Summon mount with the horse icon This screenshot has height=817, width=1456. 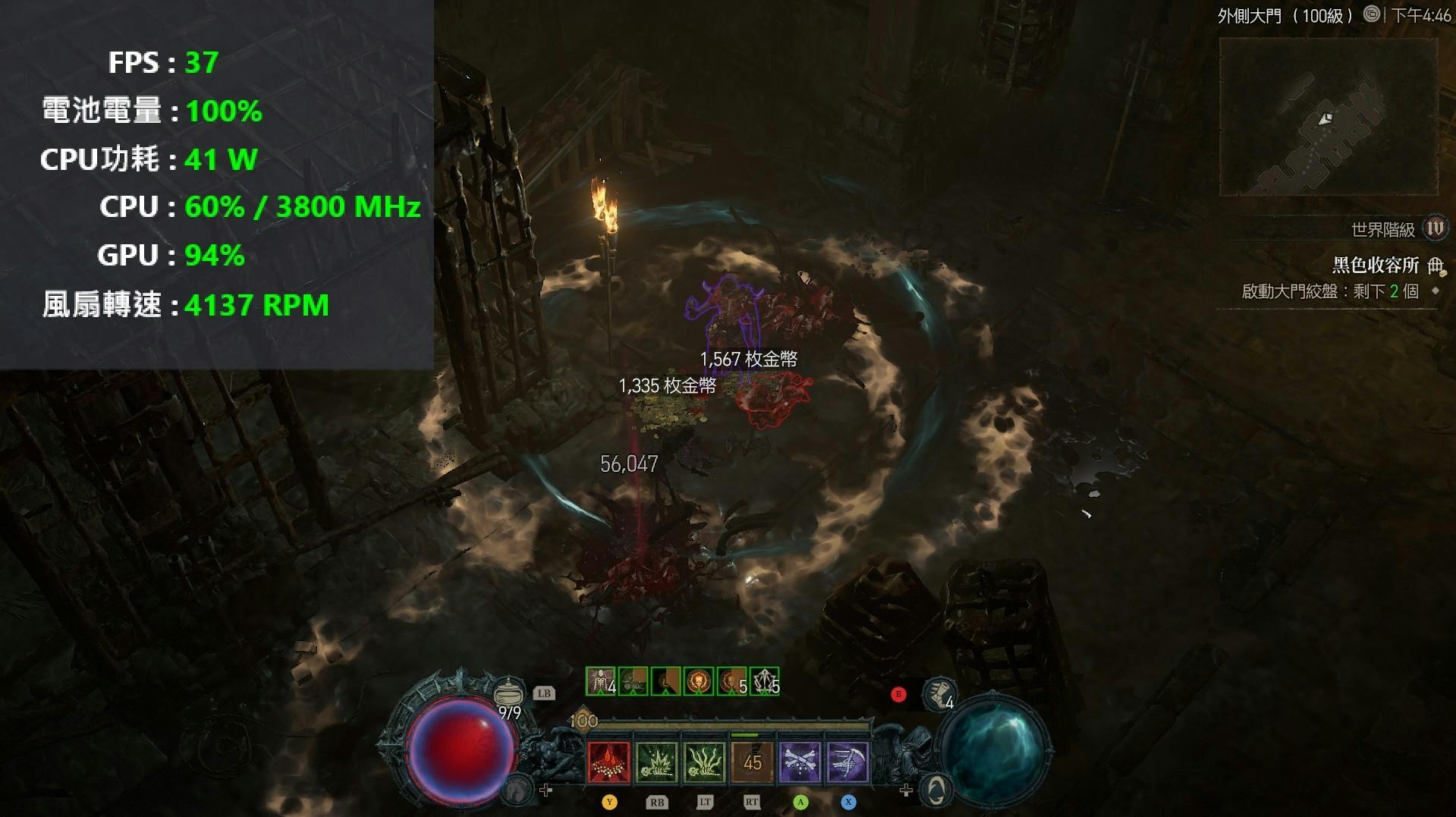click(518, 790)
